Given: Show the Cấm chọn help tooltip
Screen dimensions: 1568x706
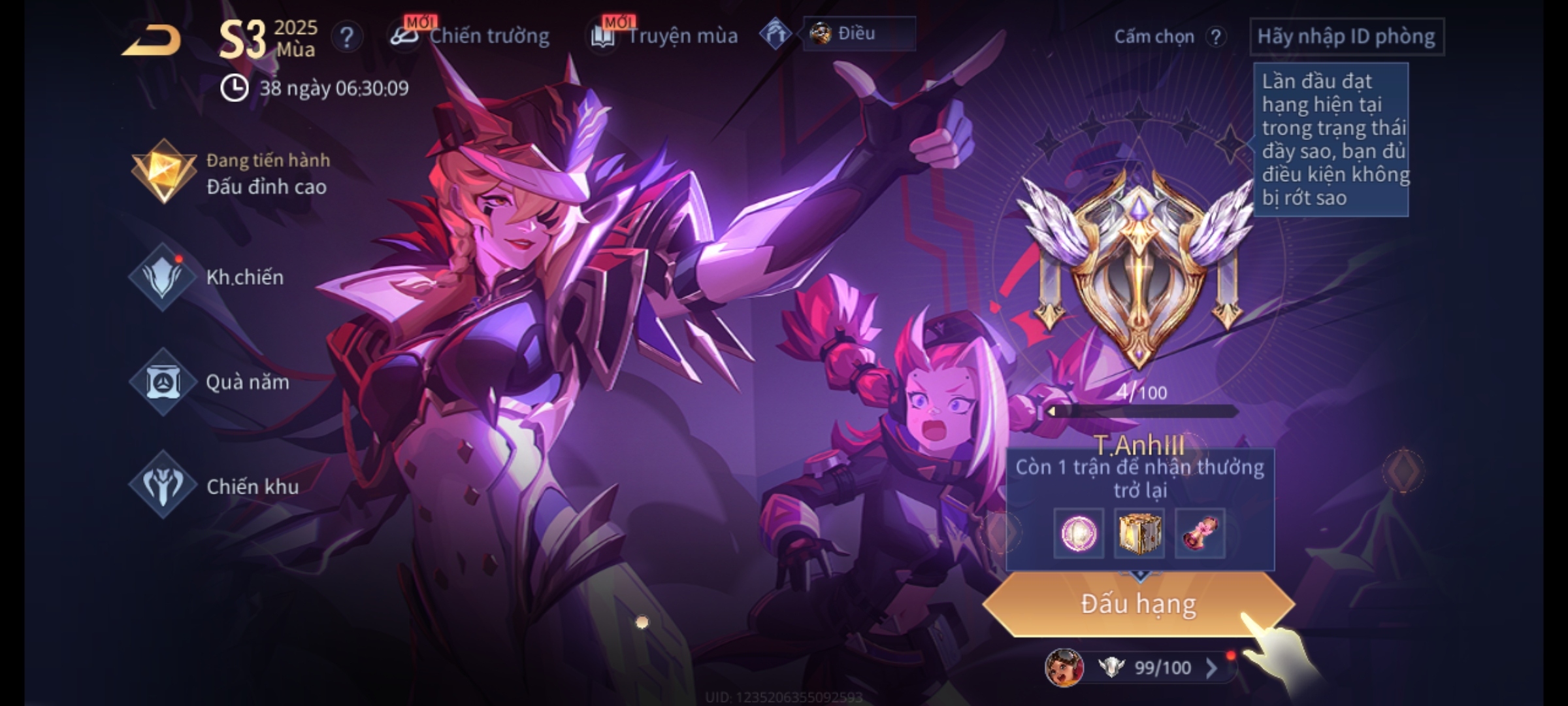Looking at the screenshot, I should (x=1215, y=37).
